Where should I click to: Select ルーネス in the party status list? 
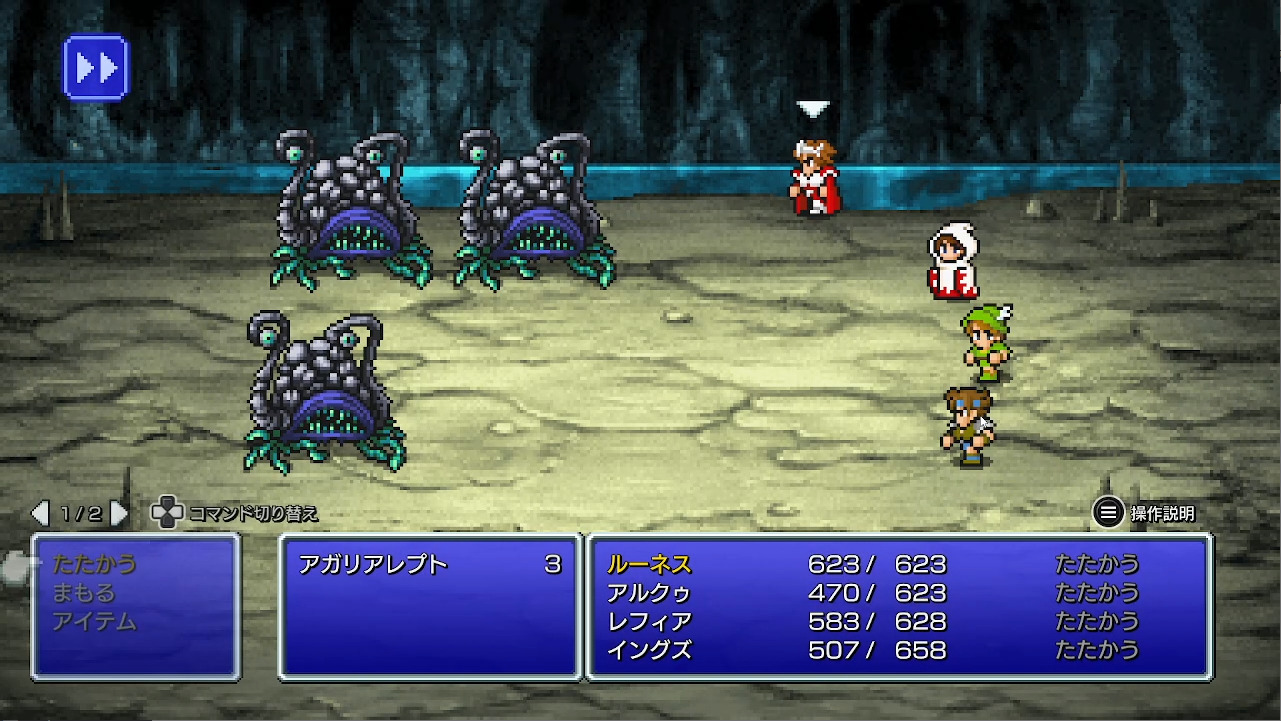coord(651,565)
